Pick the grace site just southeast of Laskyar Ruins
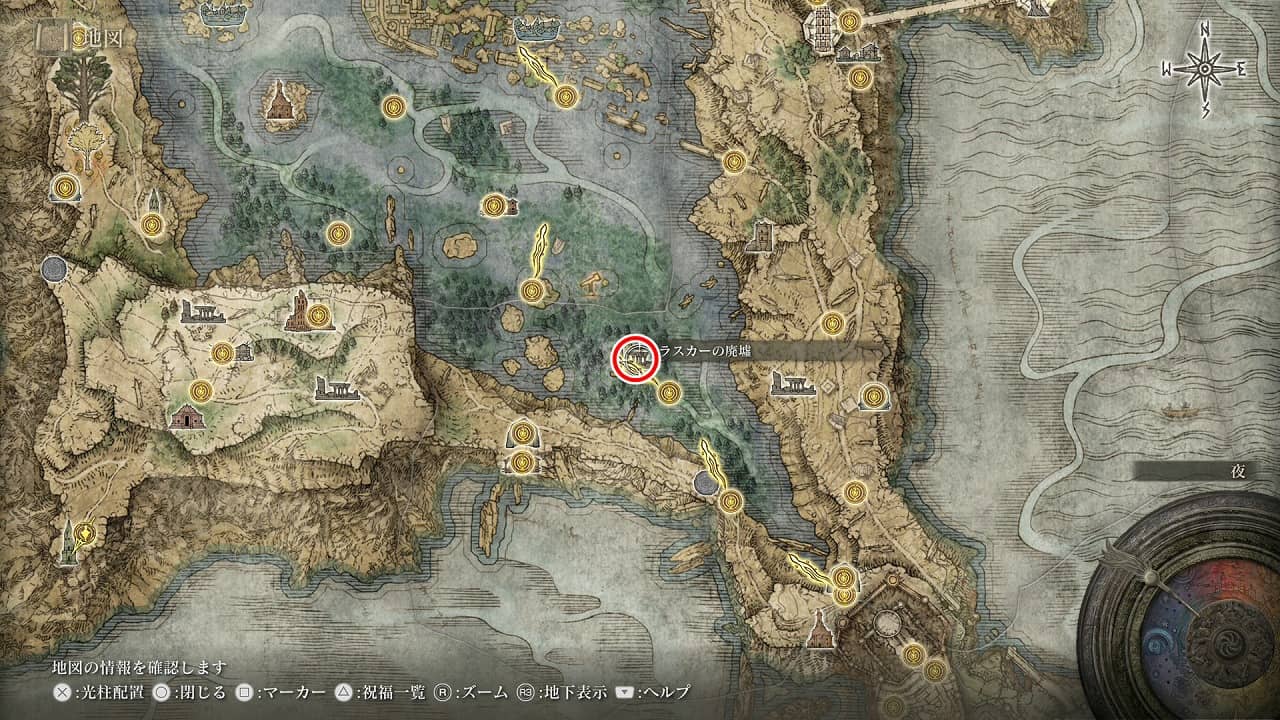Image resolution: width=1280 pixels, height=720 pixels. pos(669,391)
